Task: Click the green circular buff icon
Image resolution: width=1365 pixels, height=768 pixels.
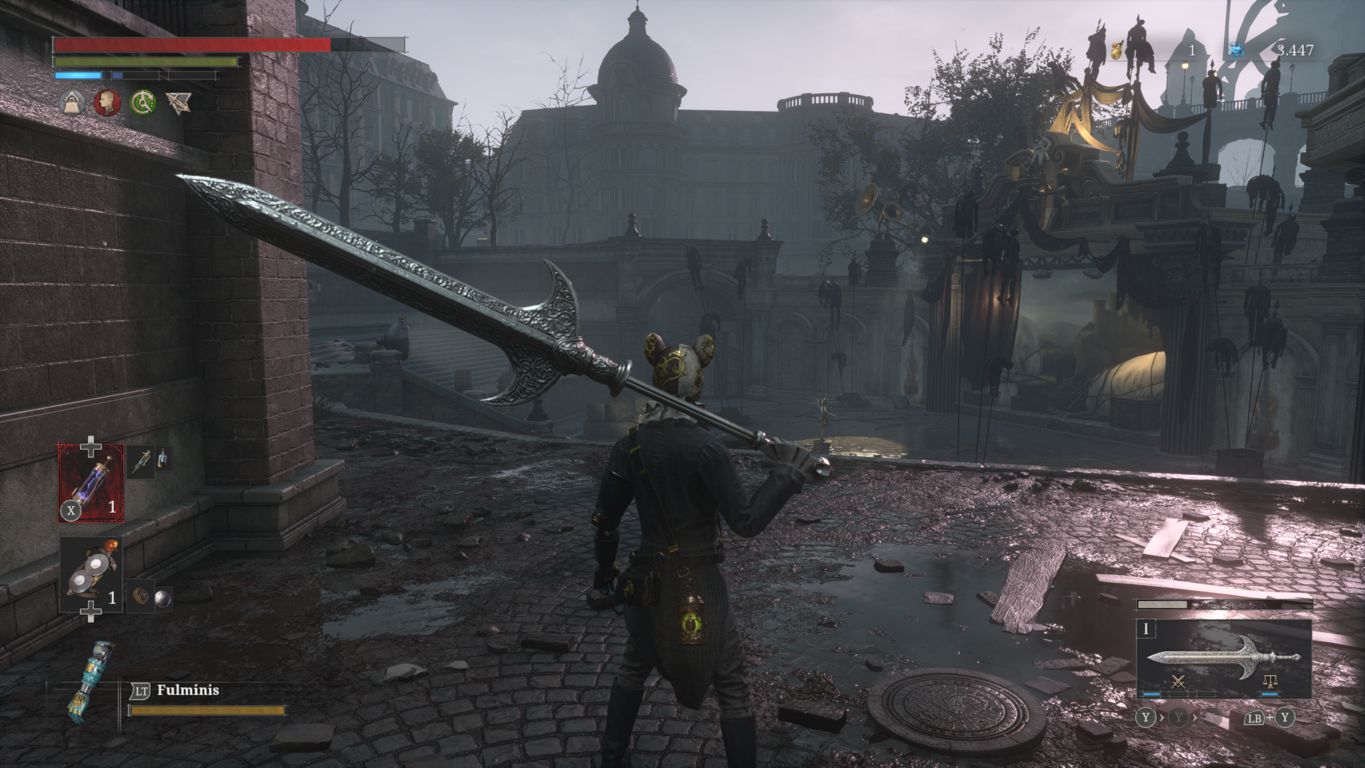Action: coord(143,103)
